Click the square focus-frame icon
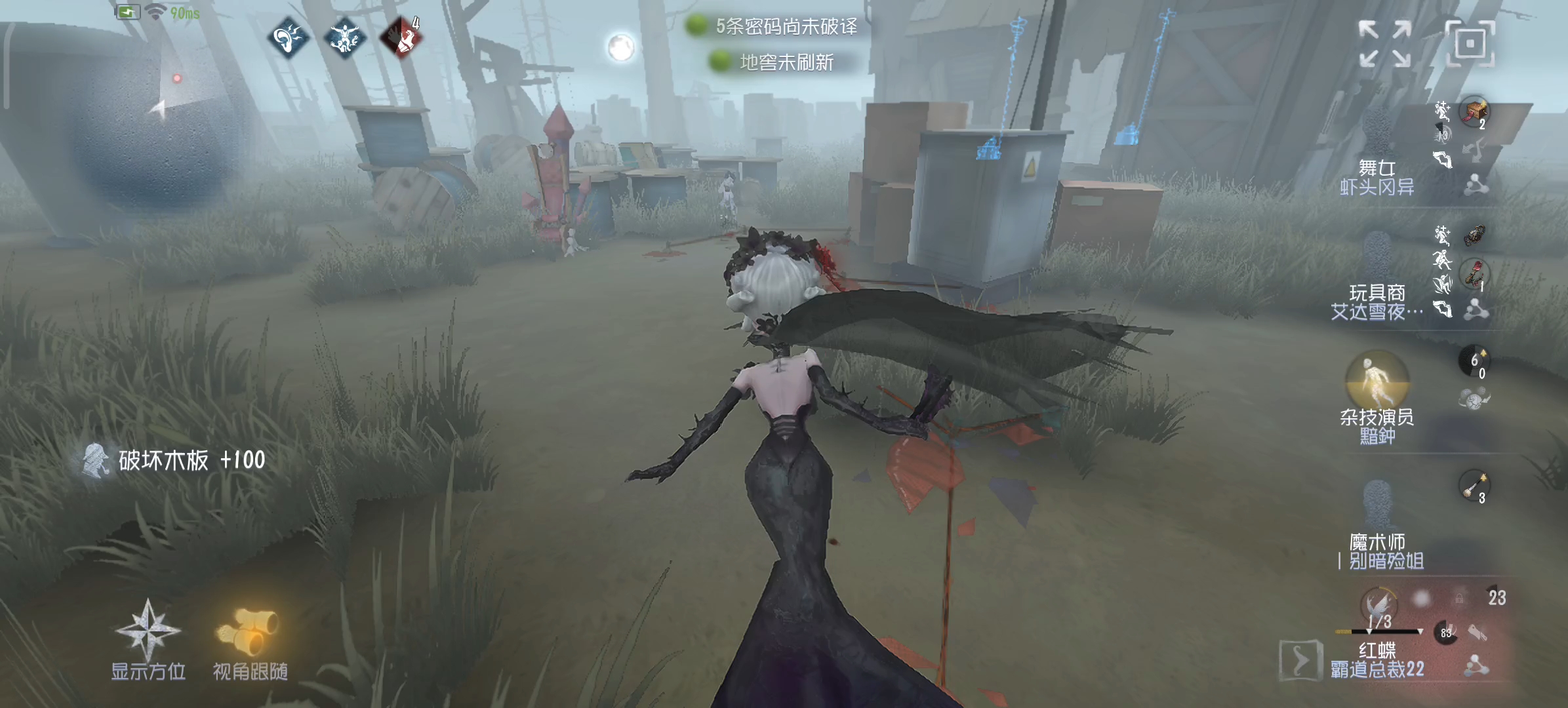The height and width of the screenshot is (708, 1568). coord(1470,43)
